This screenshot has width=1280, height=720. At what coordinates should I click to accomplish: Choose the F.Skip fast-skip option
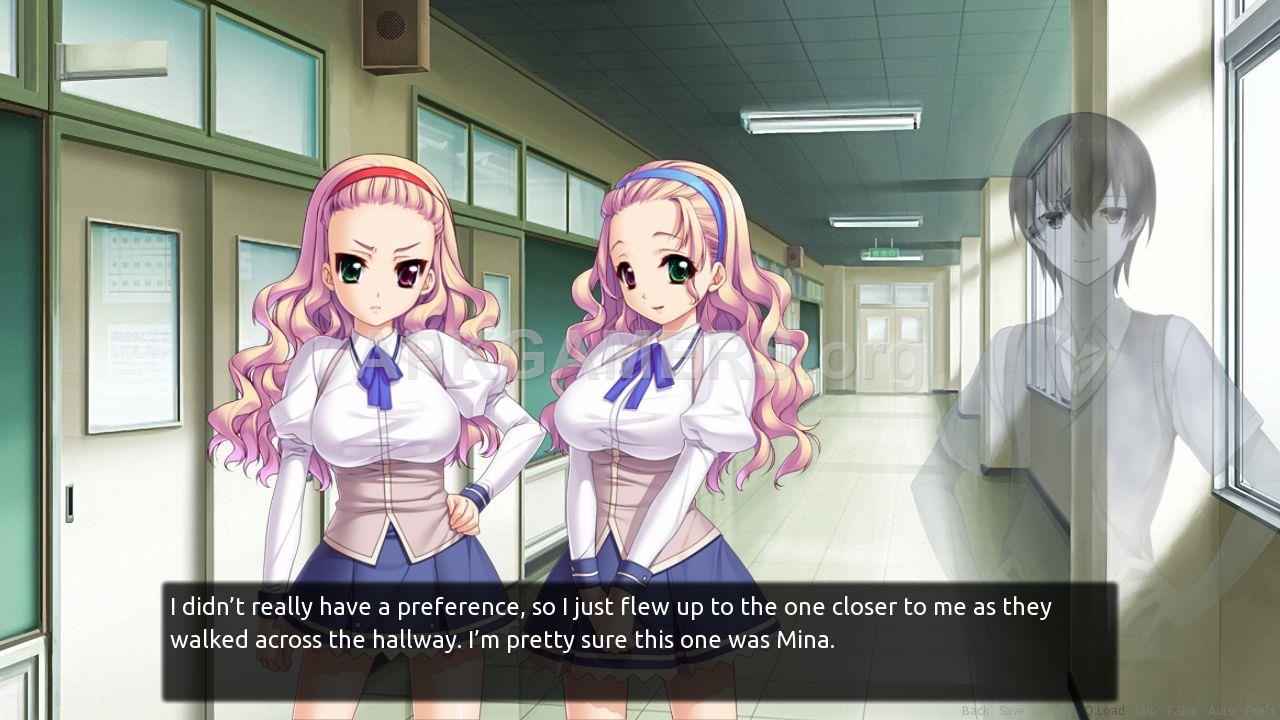(x=1182, y=711)
